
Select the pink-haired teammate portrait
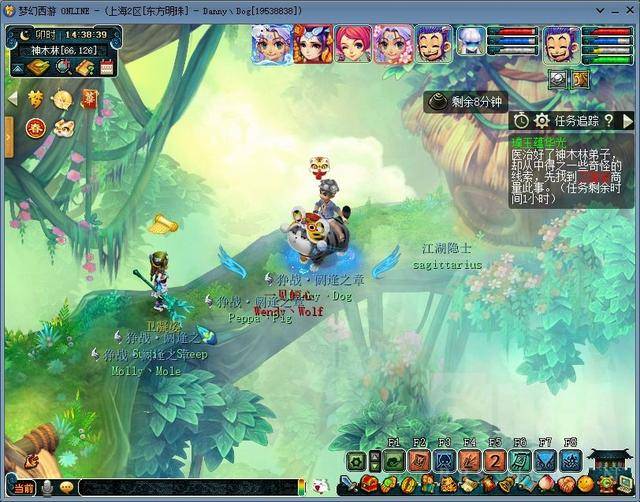[351, 43]
